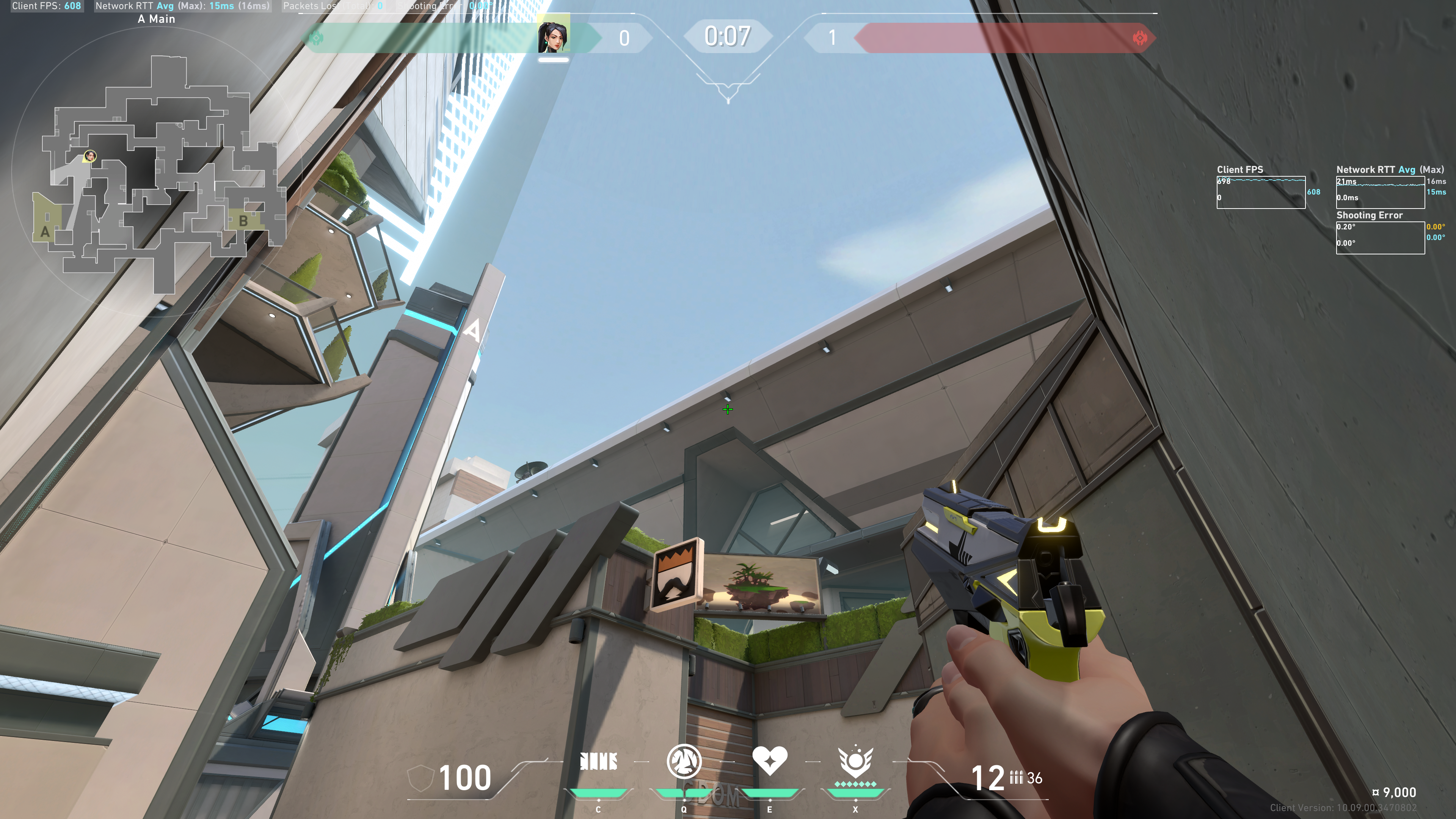Image resolution: width=1456 pixels, height=819 pixels.
Task: Click the green team emblem in top bar
Action: 317,38
